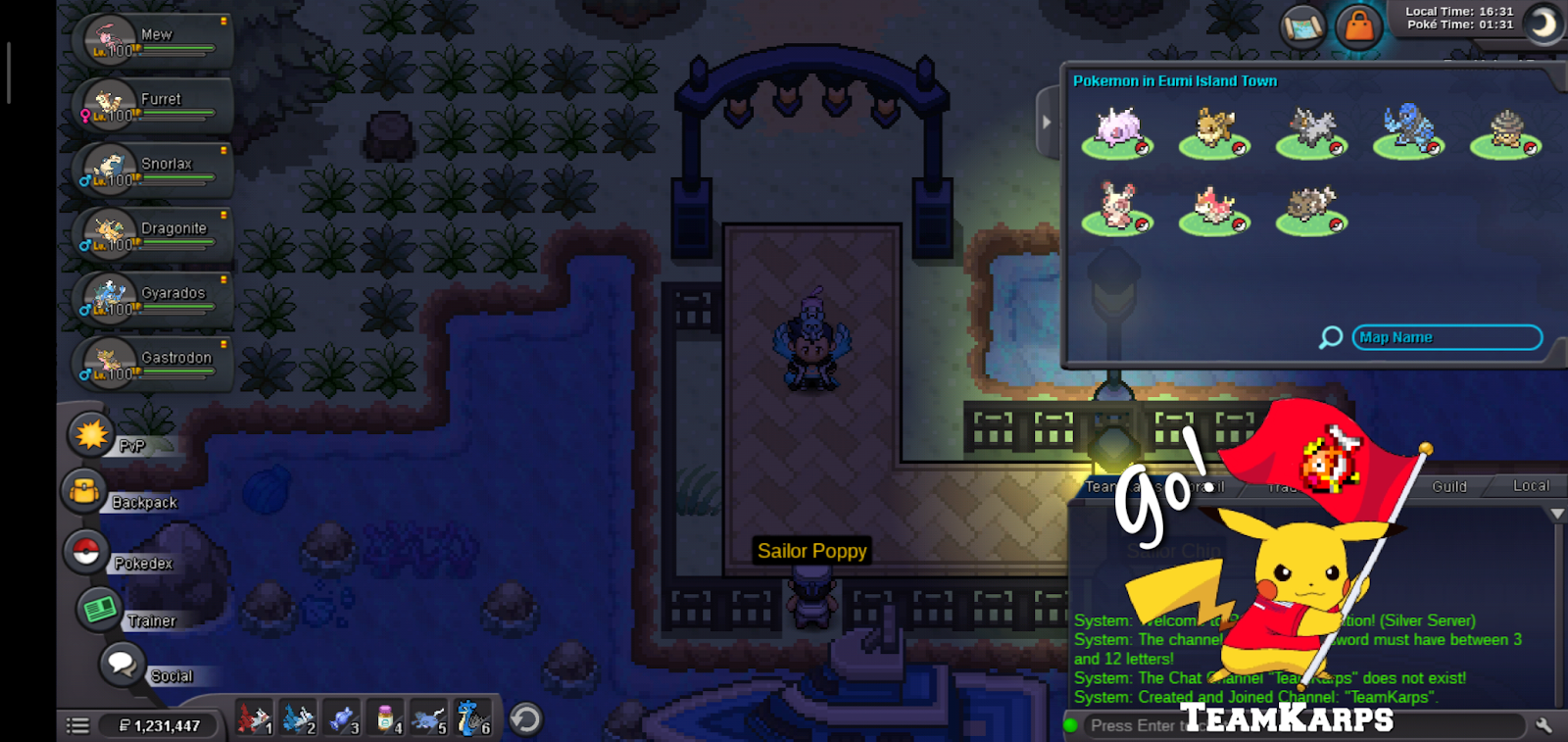Screen dimensions: 1568x742
Task: Toggle Mew's party slot portrait
Action: point(110,37)
